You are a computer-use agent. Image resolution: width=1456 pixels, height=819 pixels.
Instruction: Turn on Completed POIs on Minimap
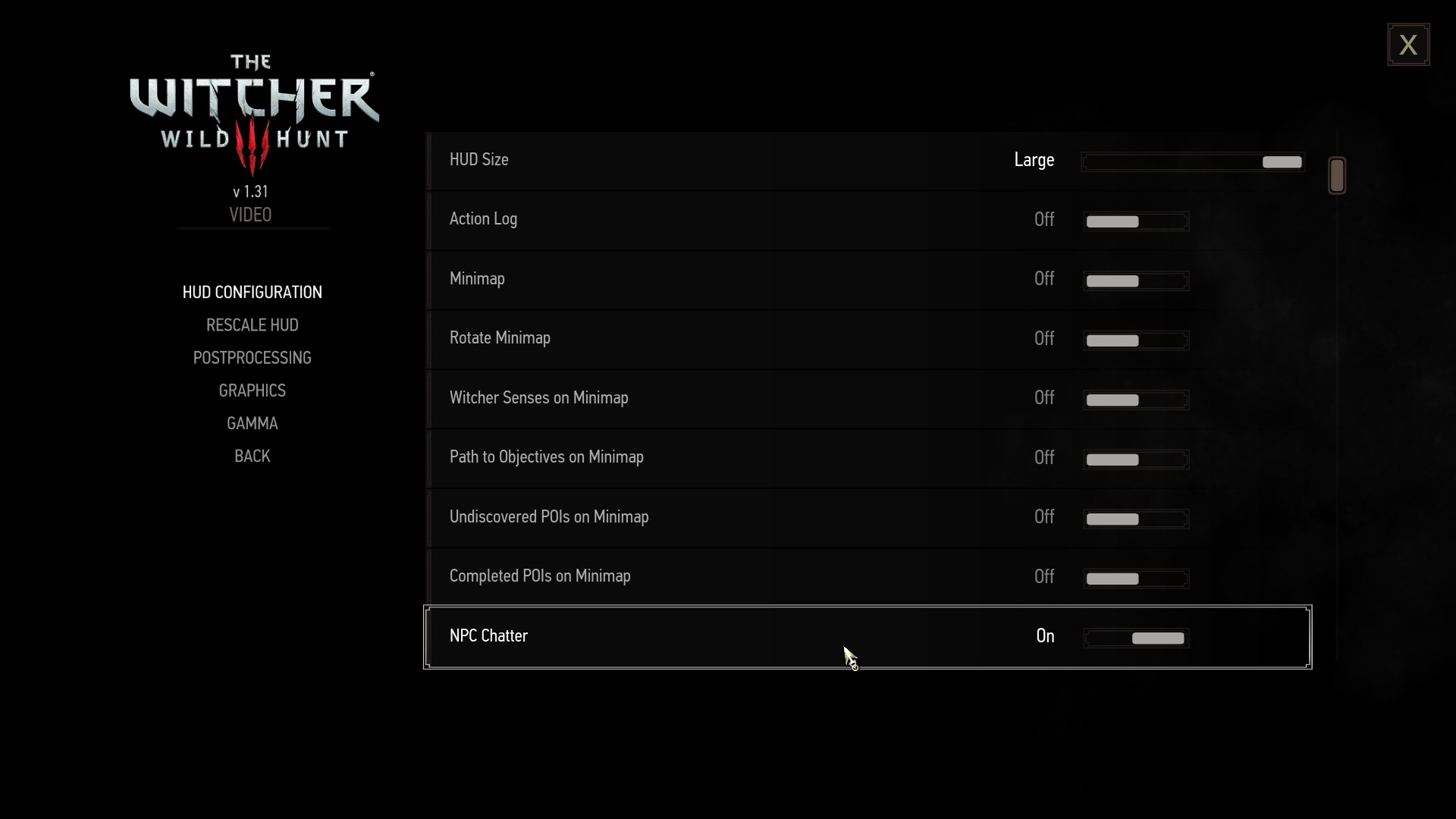tap(1135, 579)
